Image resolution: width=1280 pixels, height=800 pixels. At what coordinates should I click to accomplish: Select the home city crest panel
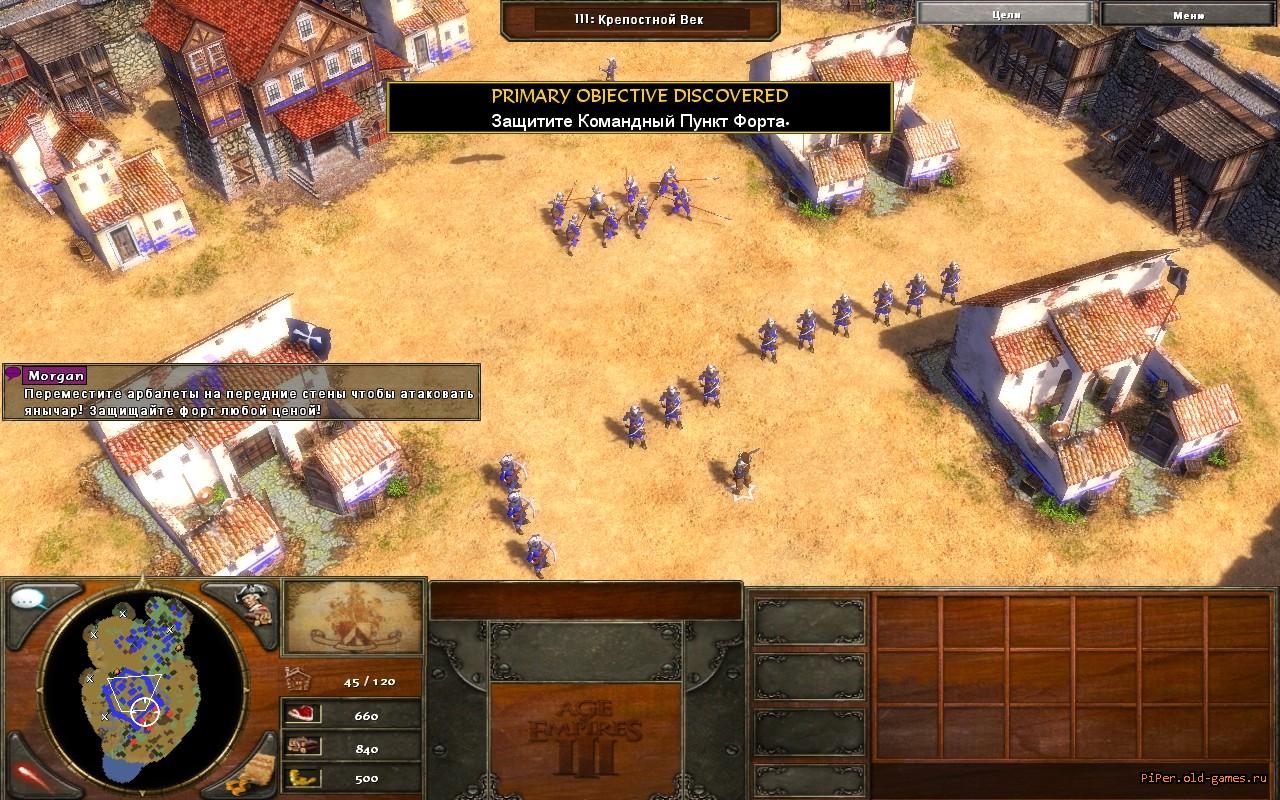click(353, 617)
